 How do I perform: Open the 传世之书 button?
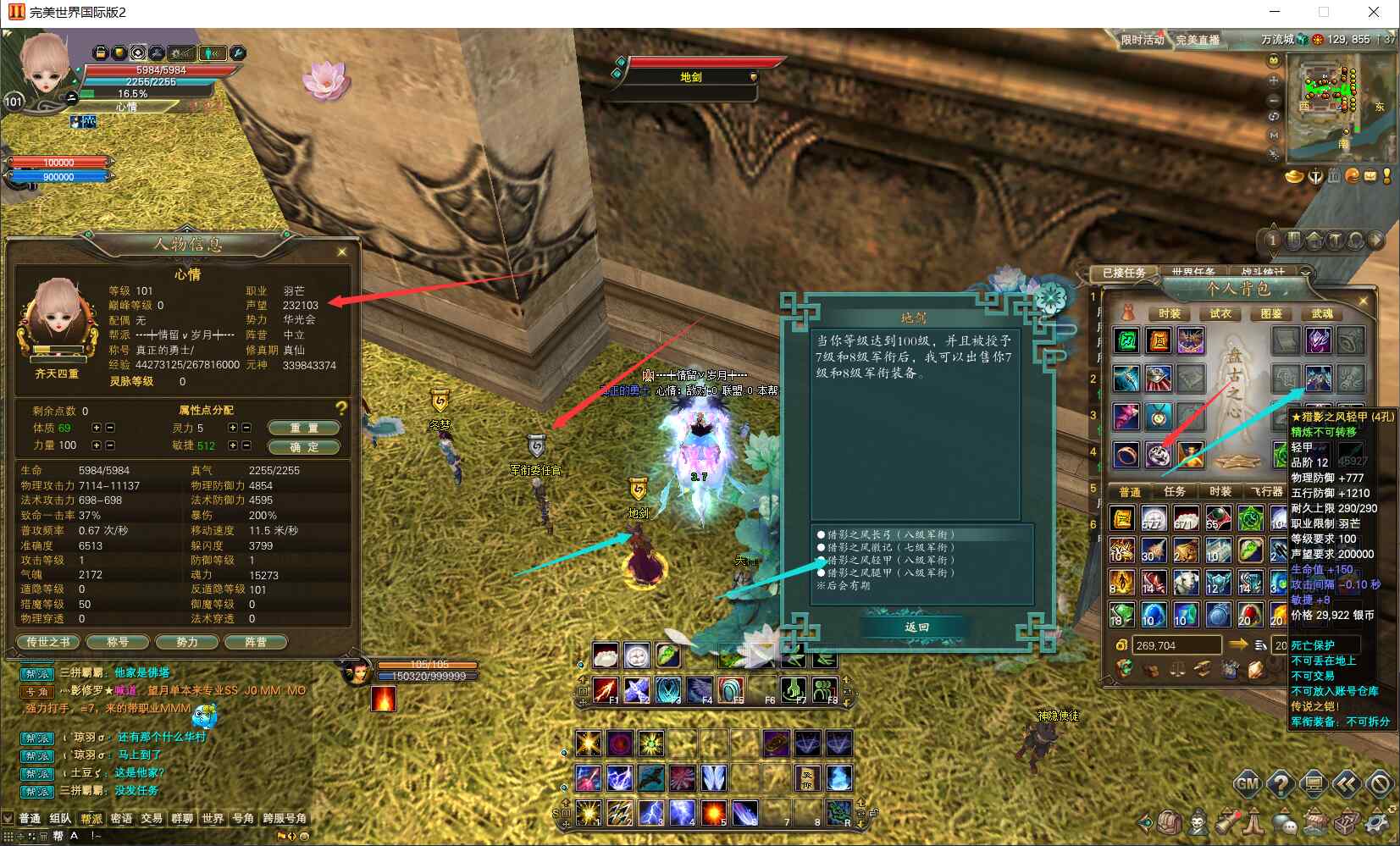(48, 642)
